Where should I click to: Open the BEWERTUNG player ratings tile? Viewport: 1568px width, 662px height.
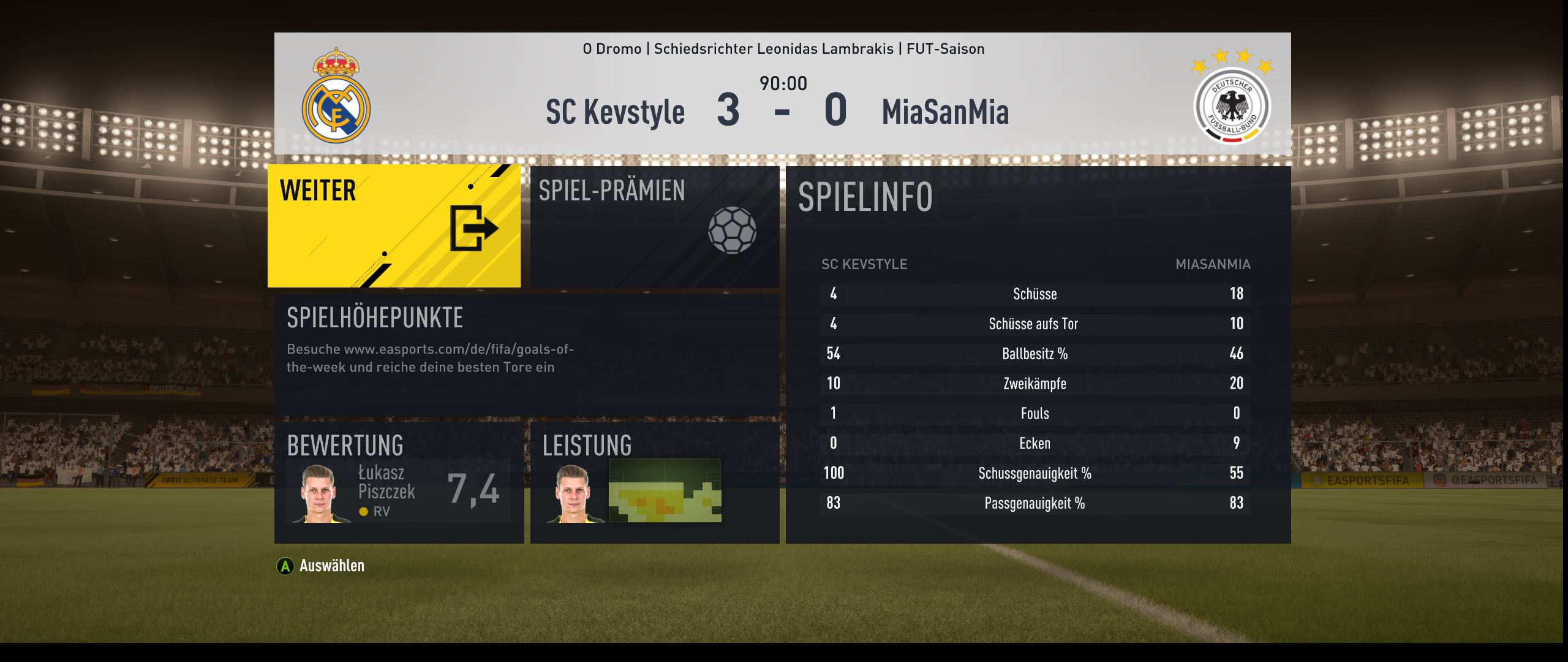399,482
